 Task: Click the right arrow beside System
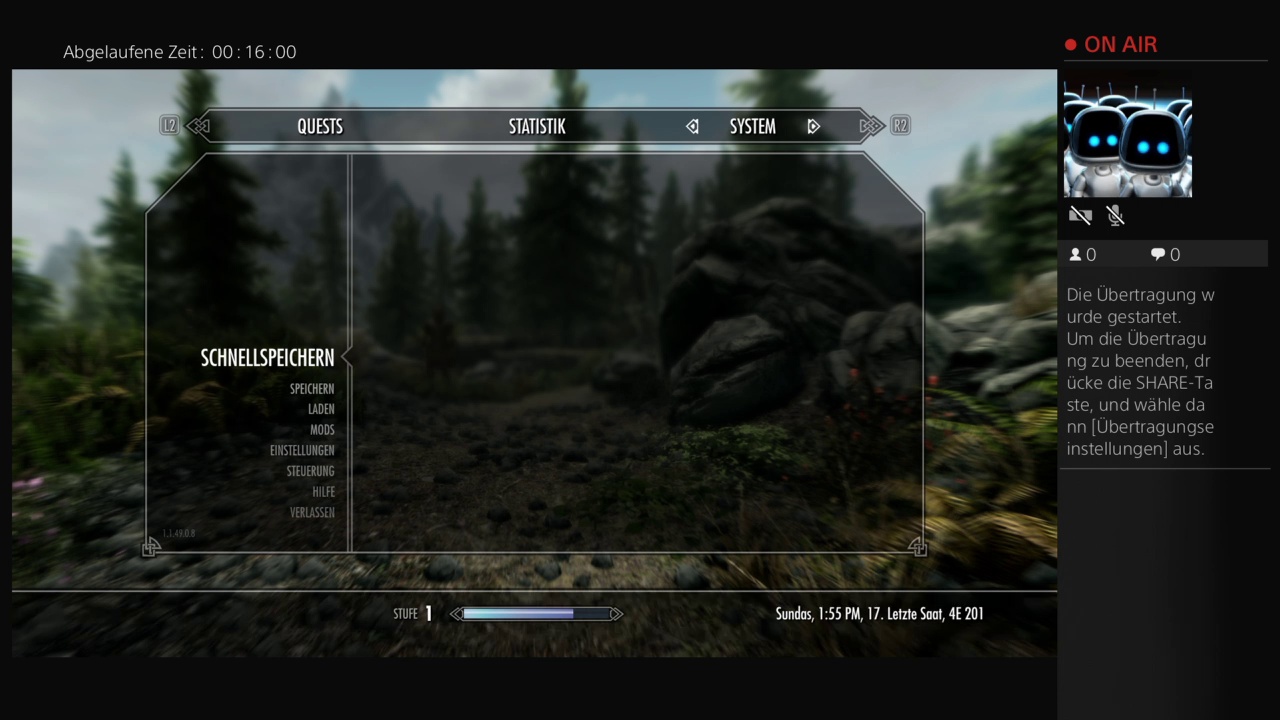point(813,127)
